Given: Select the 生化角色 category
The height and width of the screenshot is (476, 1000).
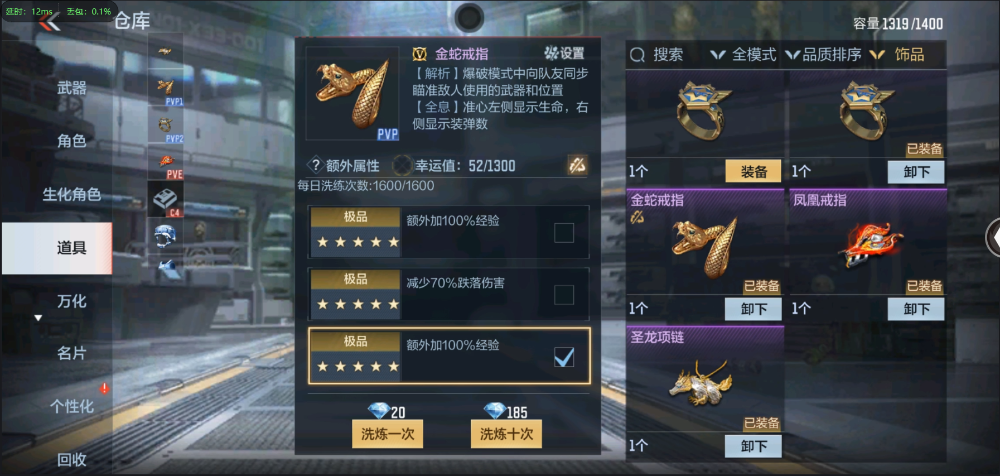Looking at the screenshot, I should [71, 194].
